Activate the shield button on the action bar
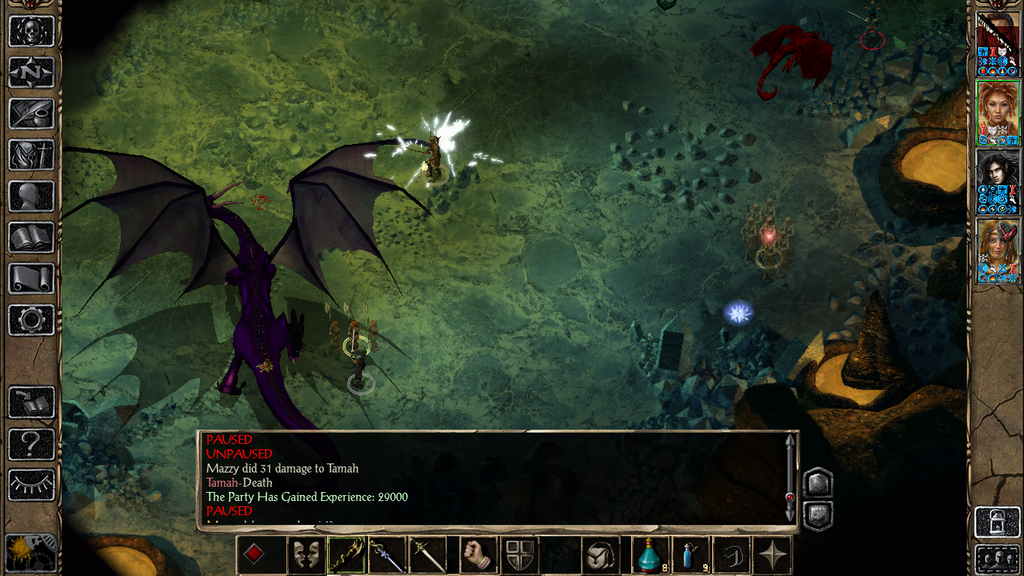Viewport: 1024px width, 576px height. tap(519, 555)
